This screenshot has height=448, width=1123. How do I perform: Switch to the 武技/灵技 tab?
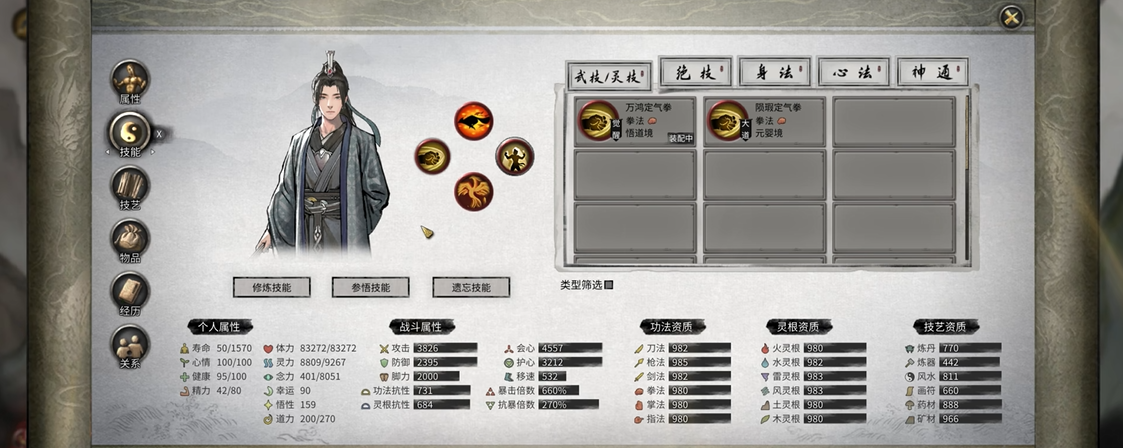click(609, 75)
